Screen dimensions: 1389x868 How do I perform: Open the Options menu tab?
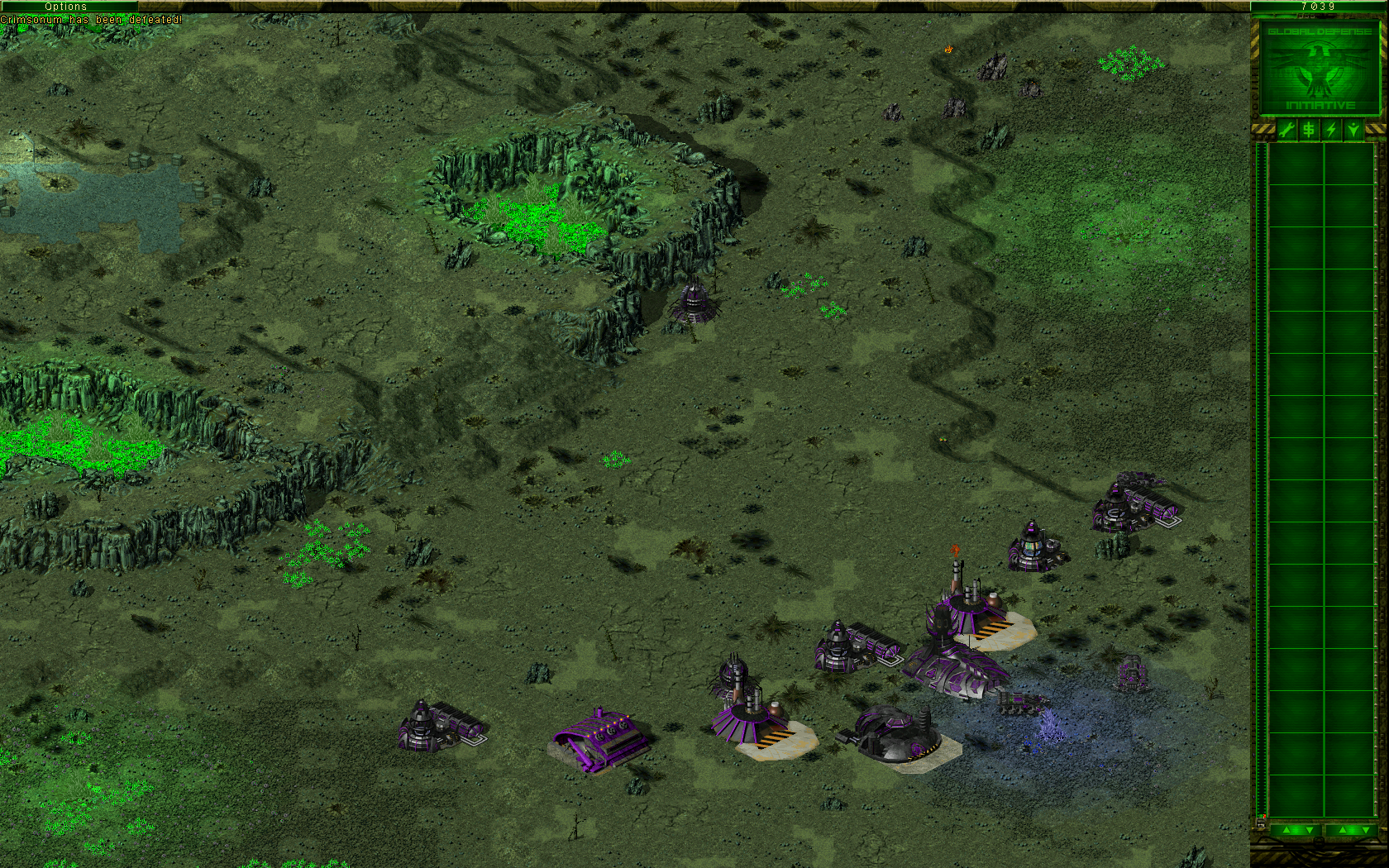click(x=66, y=6)
